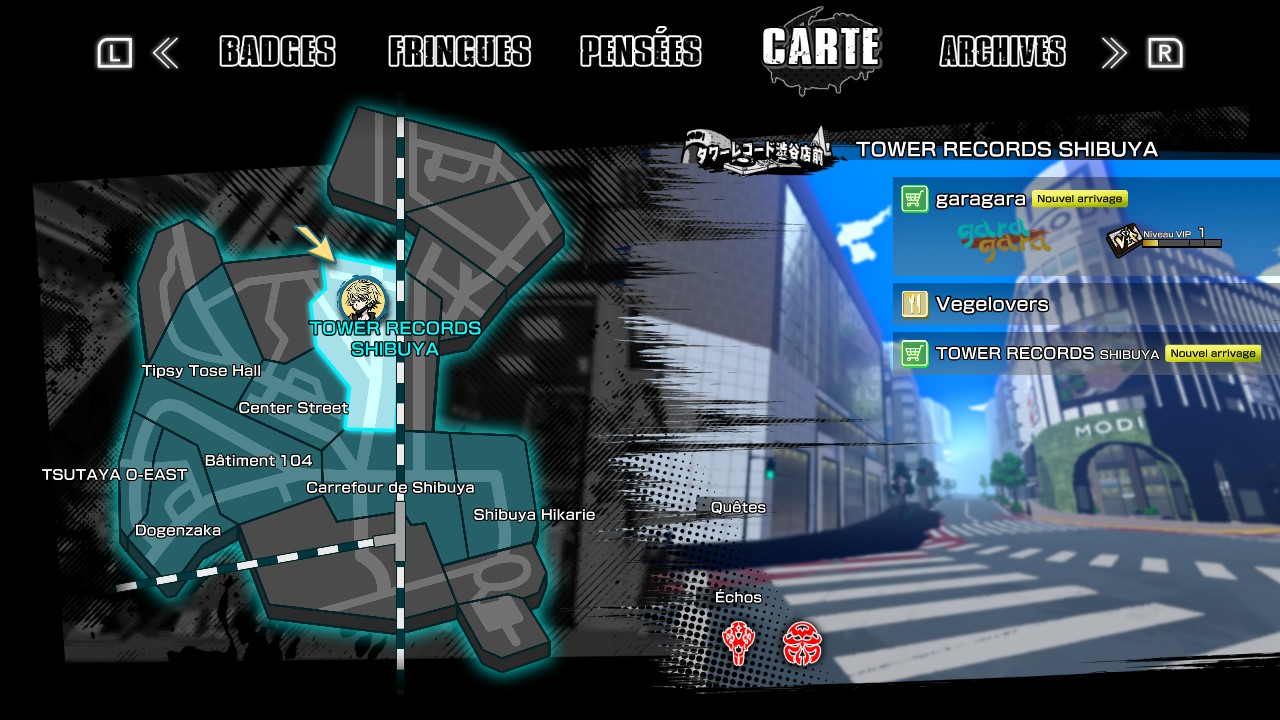Choose Dogenzaka on the map
This screenshot has width=1280, height=720.
coord(178,531)
